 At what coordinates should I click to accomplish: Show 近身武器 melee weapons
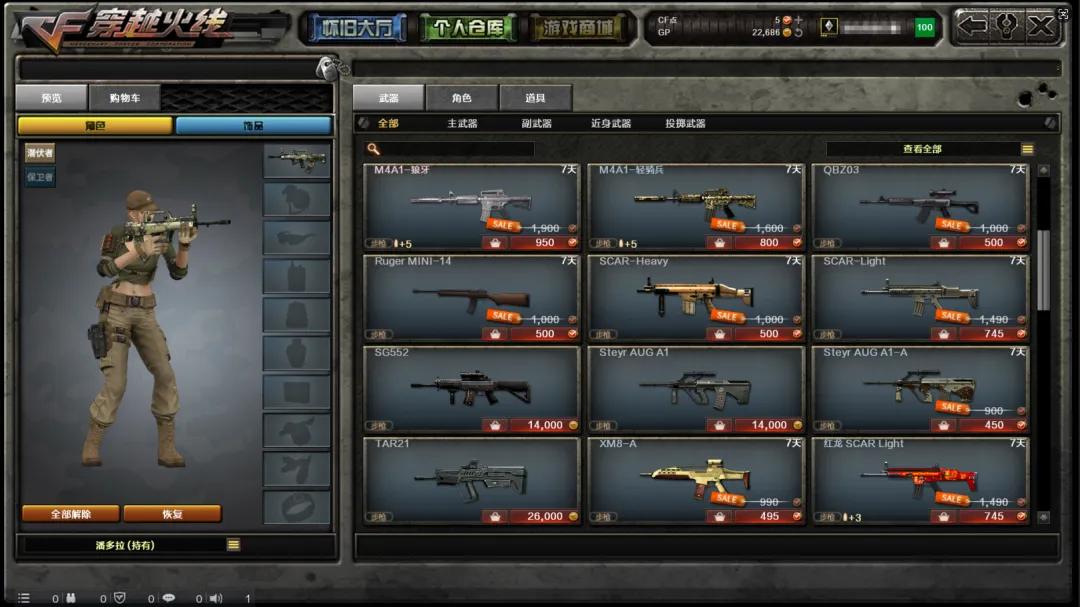[x=610, y=124]
